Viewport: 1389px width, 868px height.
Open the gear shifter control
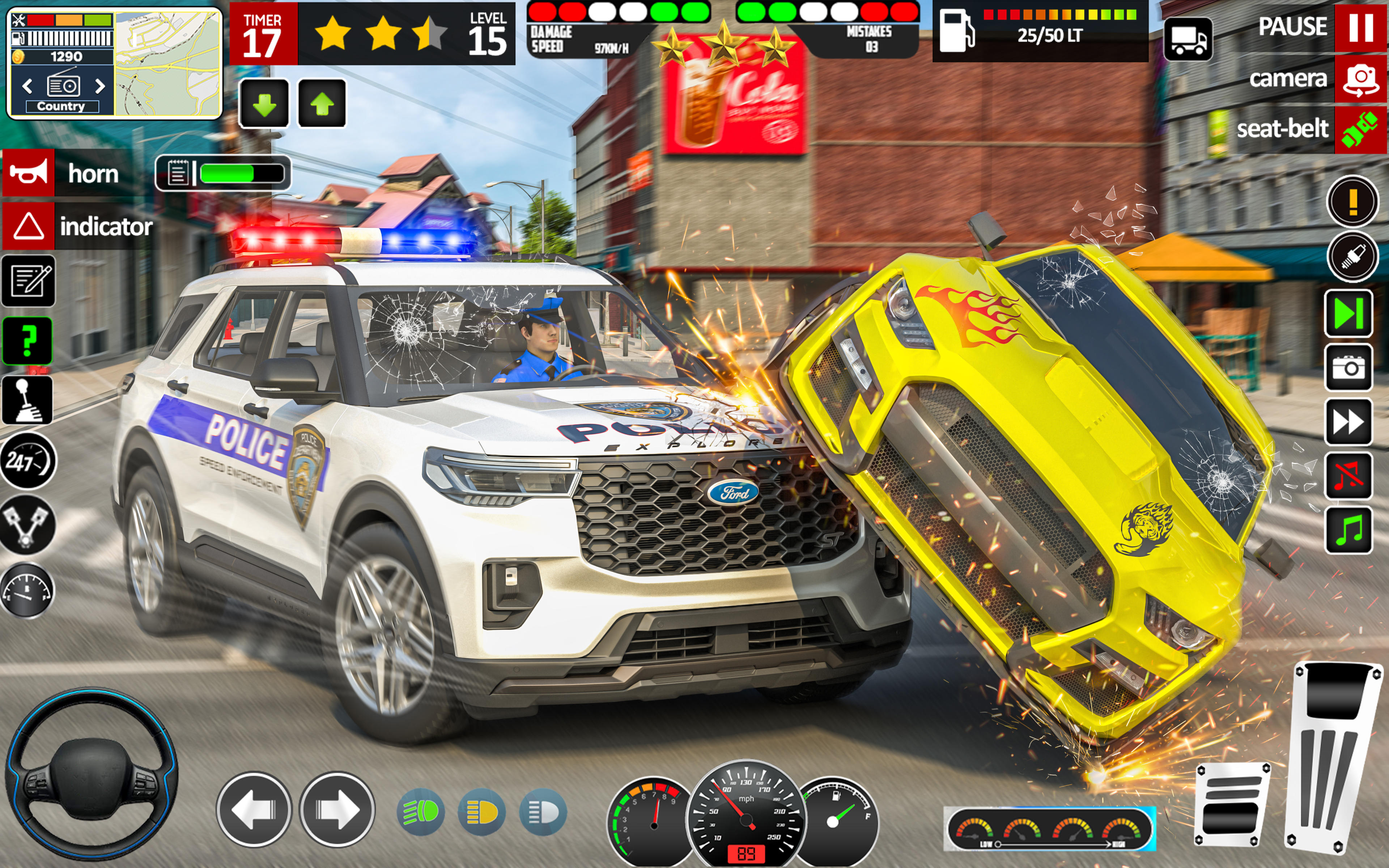click(x=27, y=400)
